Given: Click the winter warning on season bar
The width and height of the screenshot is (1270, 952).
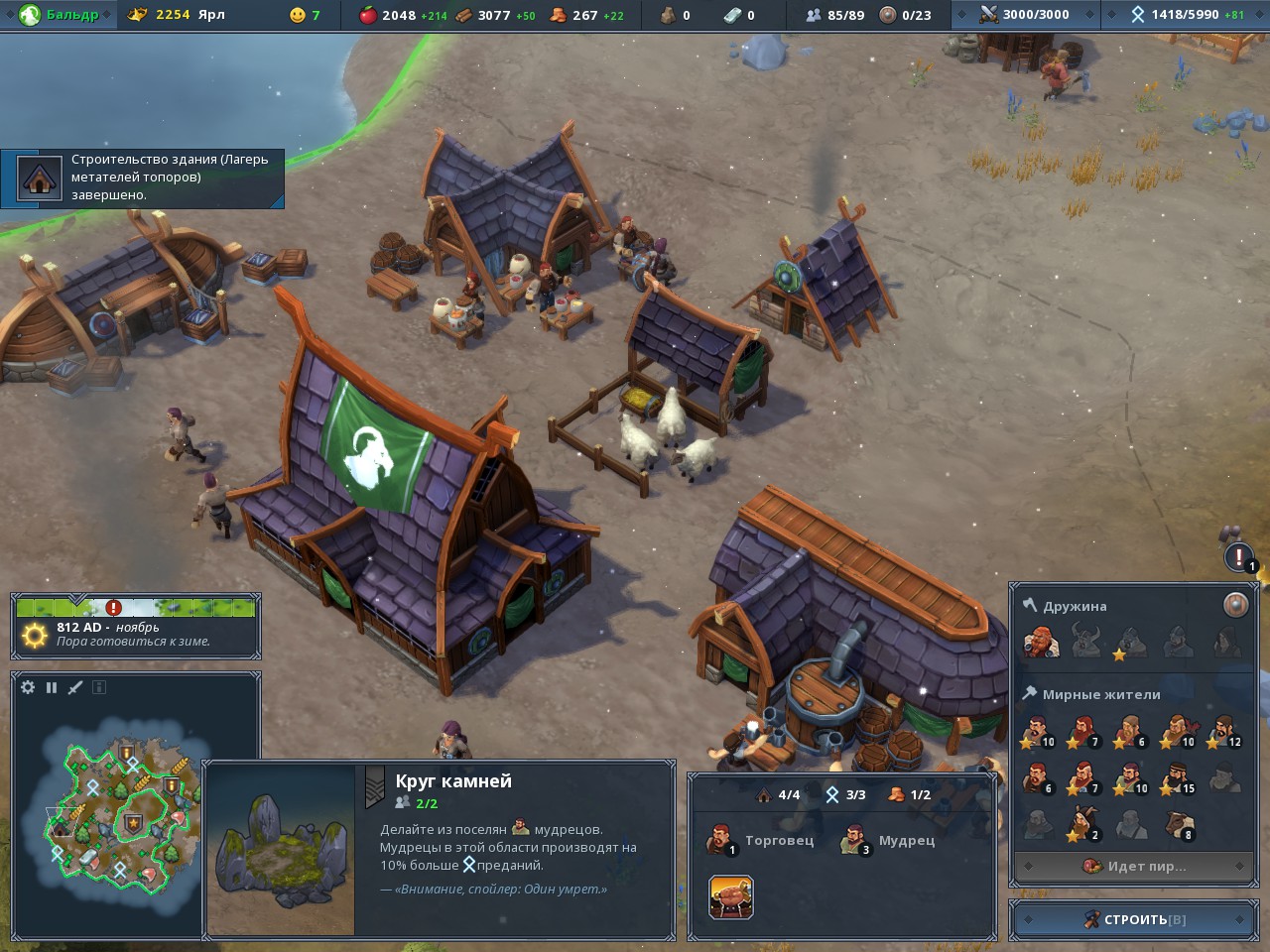Looking at the screenshot, I should point(113,608).
